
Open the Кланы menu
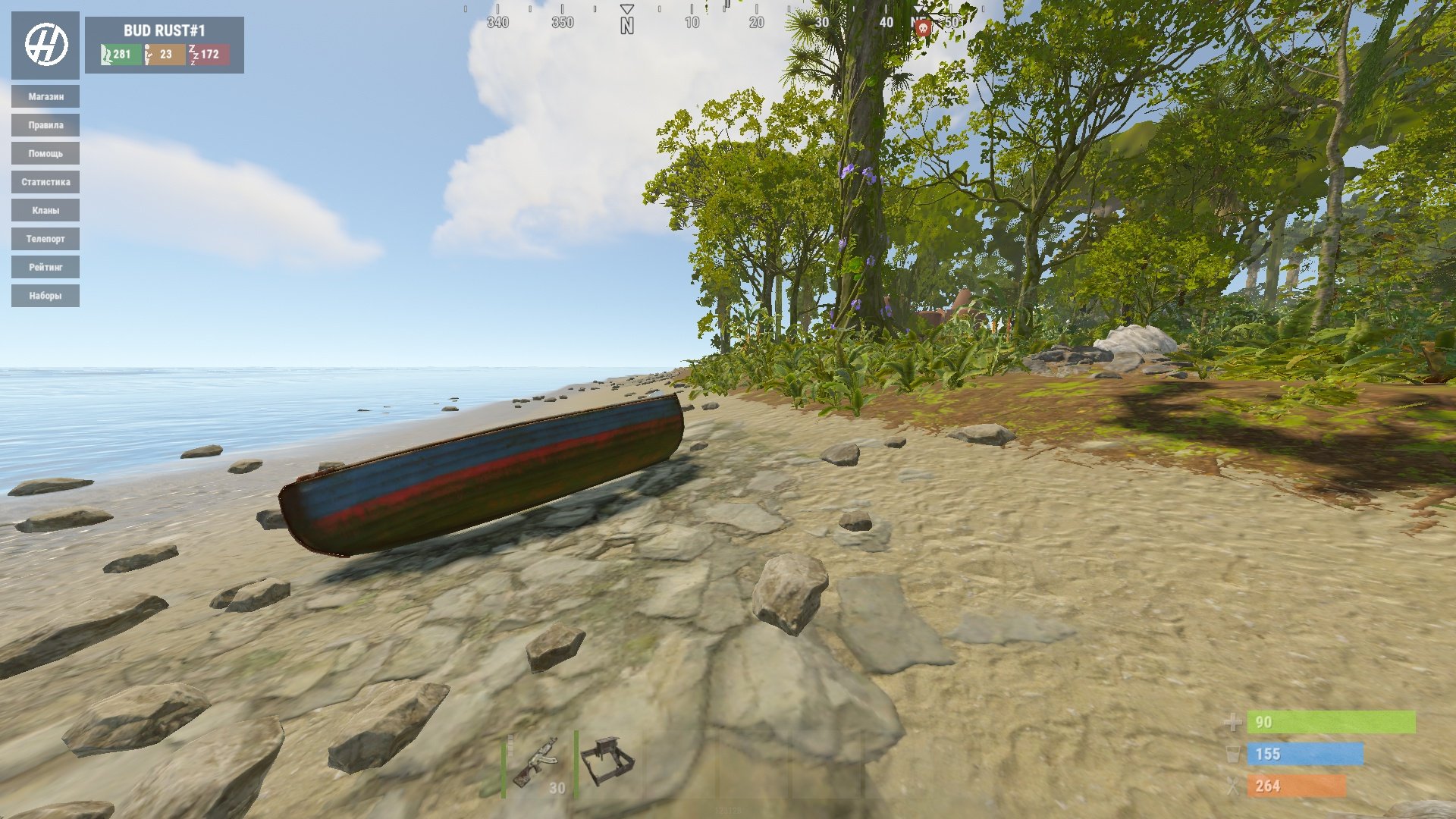point(45,210)
